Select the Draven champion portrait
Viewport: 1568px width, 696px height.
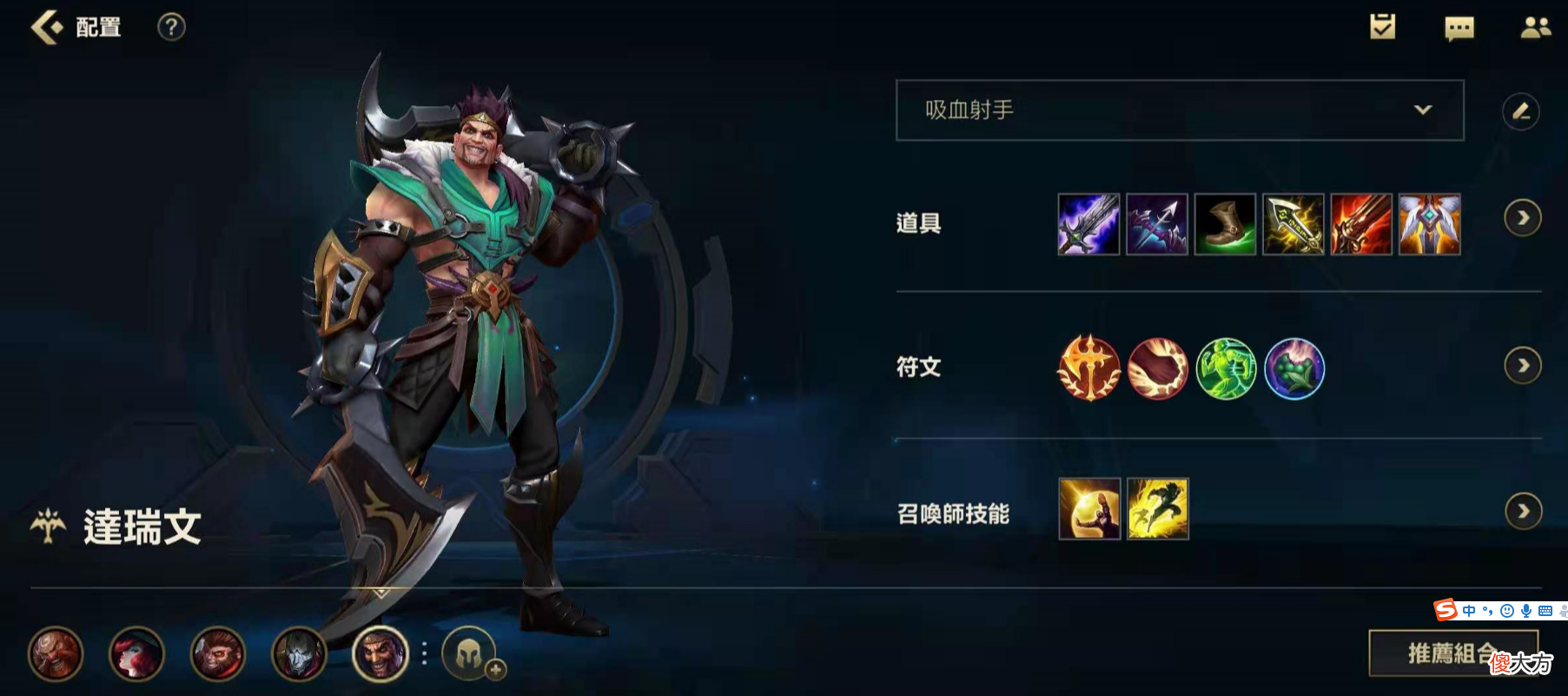(x=380, y=656)
